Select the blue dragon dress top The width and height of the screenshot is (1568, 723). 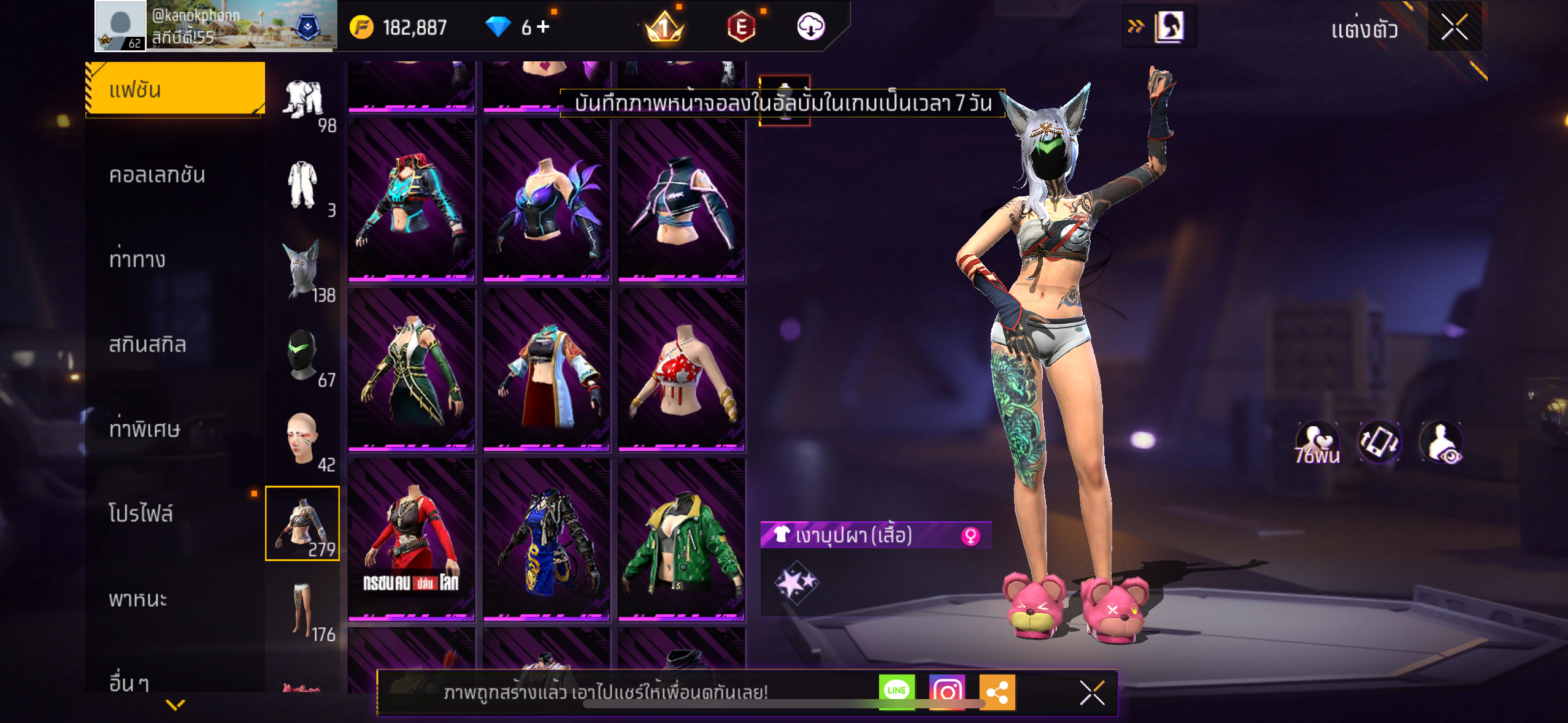(x=546, y=540)
